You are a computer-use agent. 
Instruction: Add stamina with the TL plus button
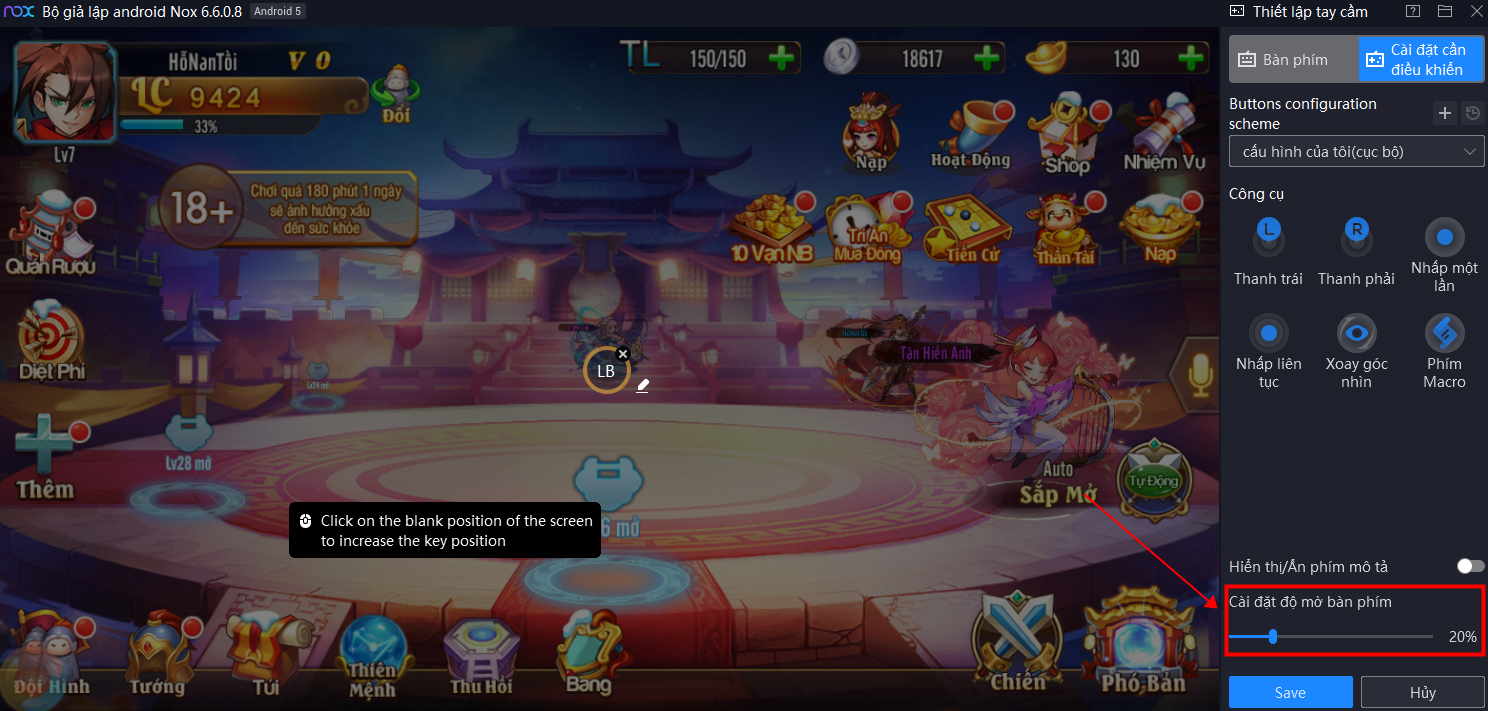click(x=782, y=58)
